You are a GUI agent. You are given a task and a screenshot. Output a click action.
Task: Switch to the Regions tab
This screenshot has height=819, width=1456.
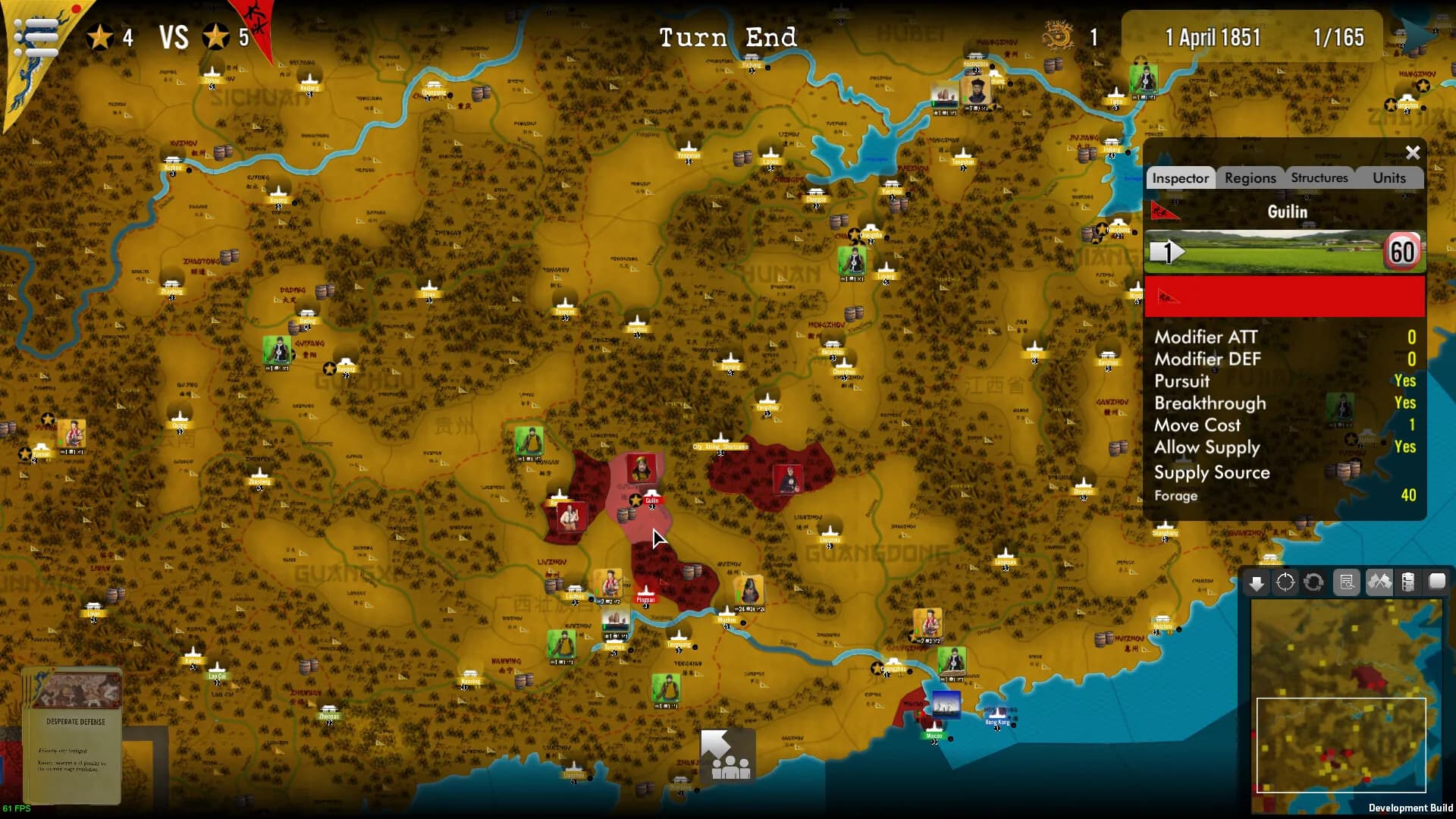[1250, 177]
